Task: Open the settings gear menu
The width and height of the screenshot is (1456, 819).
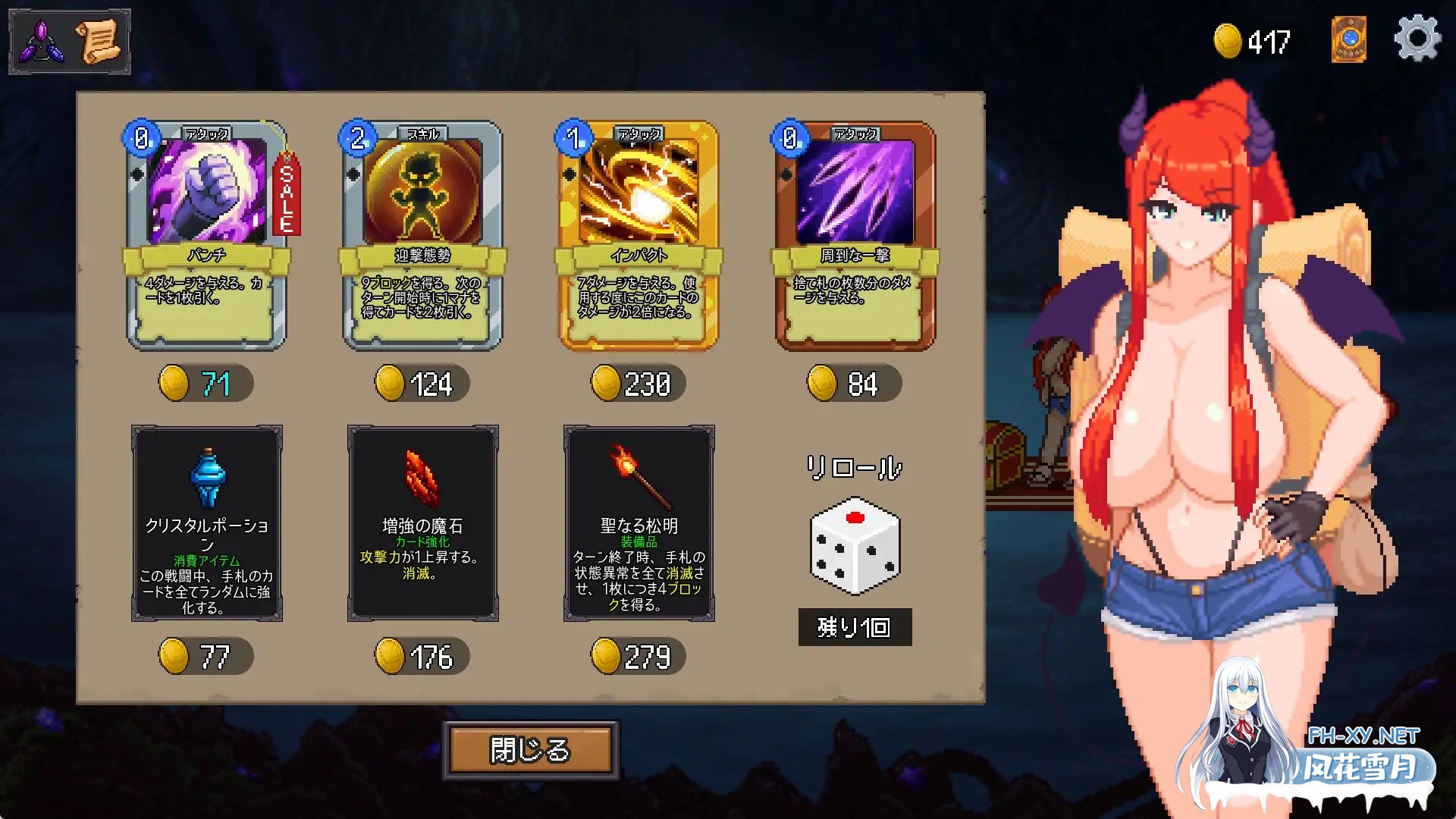Action: pos(1417,39)
